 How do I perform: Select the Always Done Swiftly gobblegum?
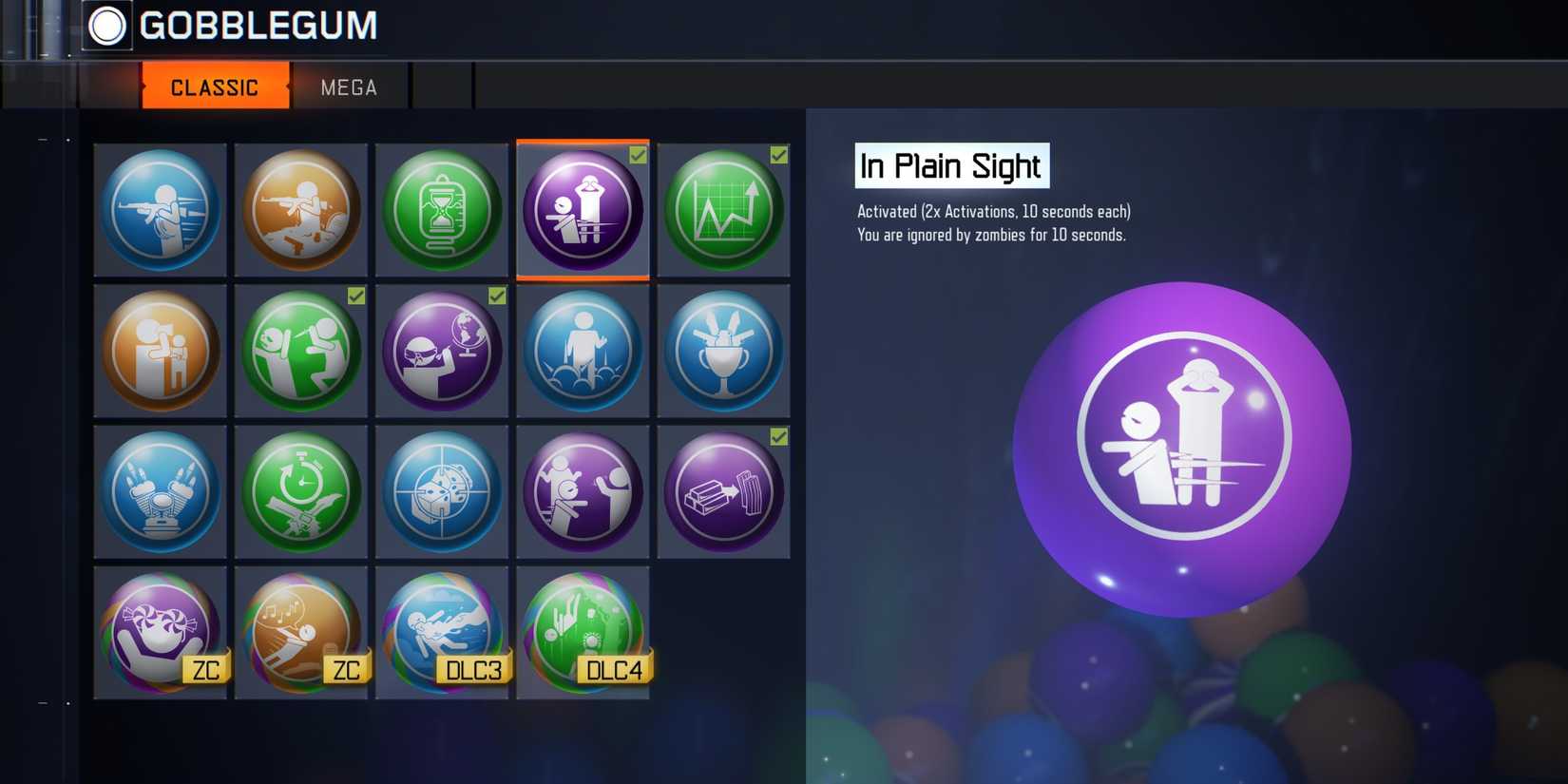coord(160,211)
